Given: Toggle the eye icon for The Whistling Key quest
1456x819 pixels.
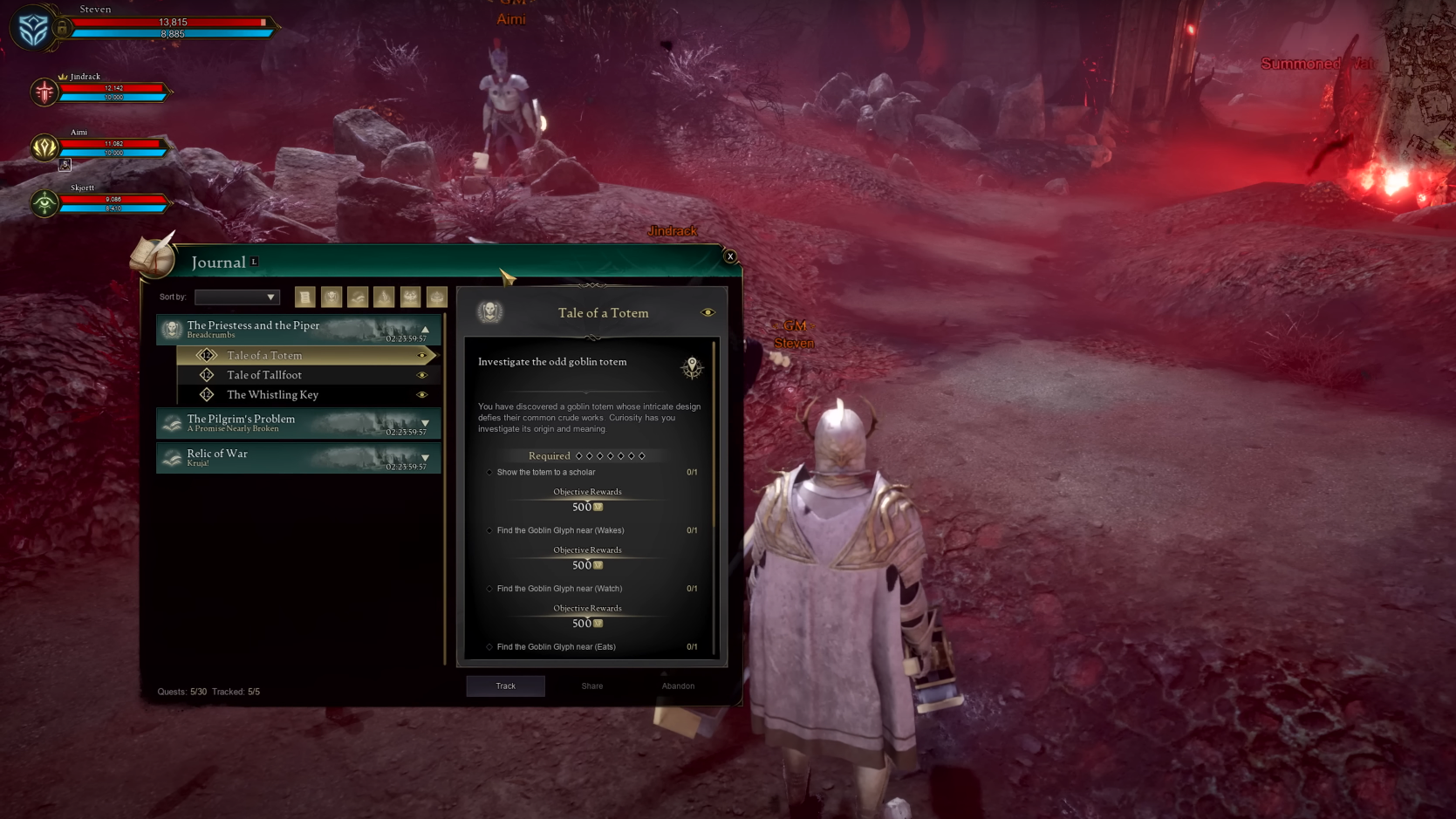Looking at the screenshot, I should pyautogui.click(x=424, y=394).
